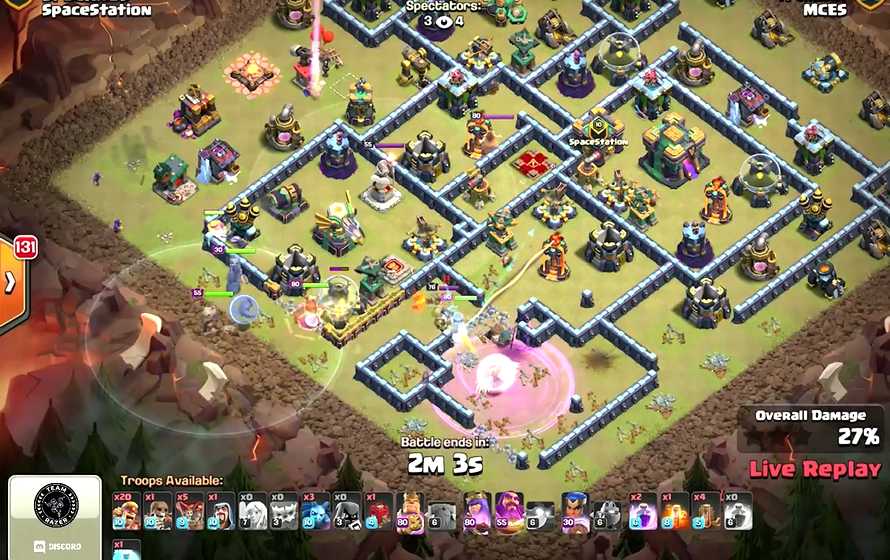The image size is (890, 560).
Task: Choose the Grand Warden hero slot
Action: (x=509, y=510)
